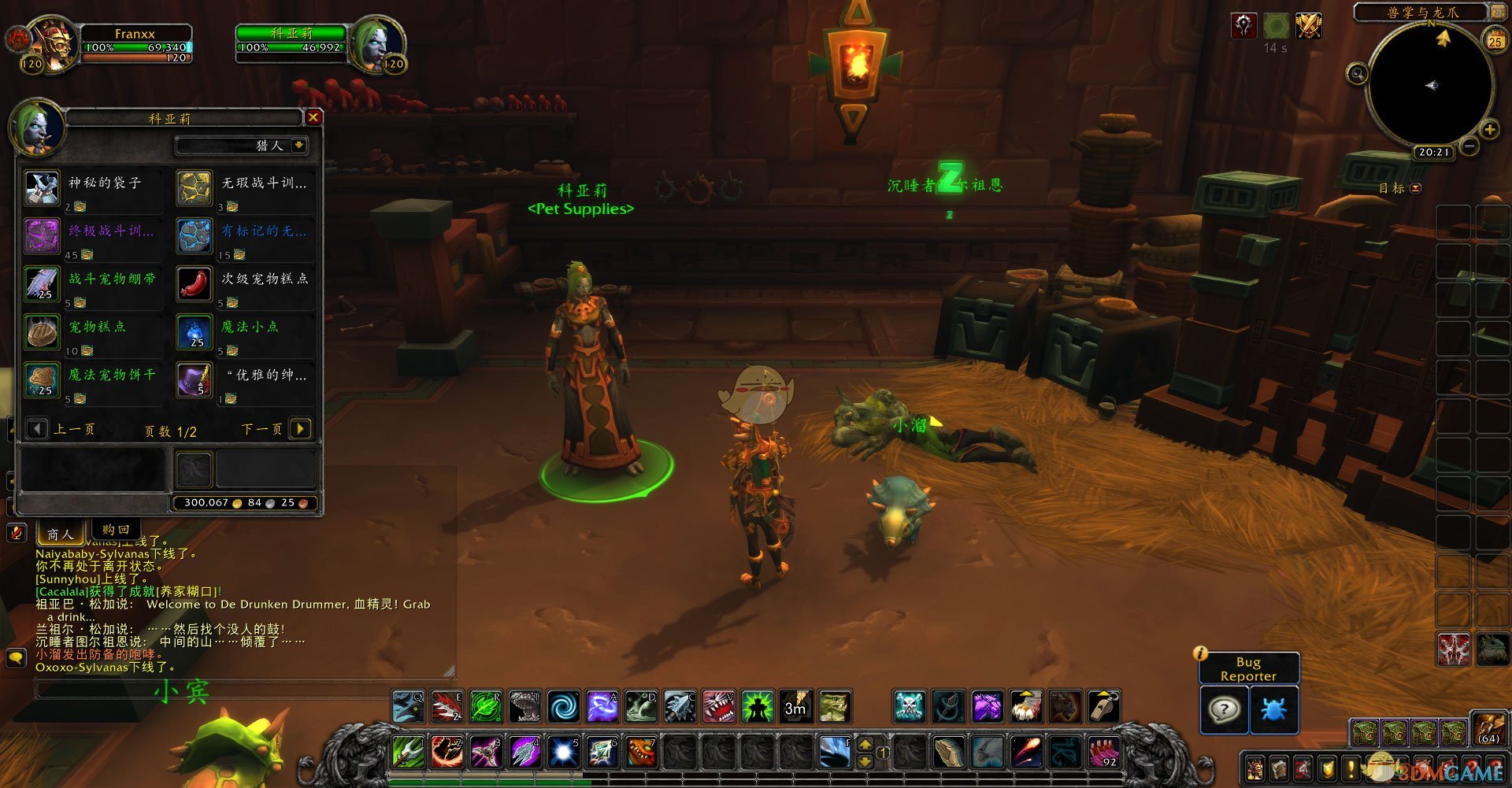Close the 科亚莉 merchant window

[x=313, y=117]
